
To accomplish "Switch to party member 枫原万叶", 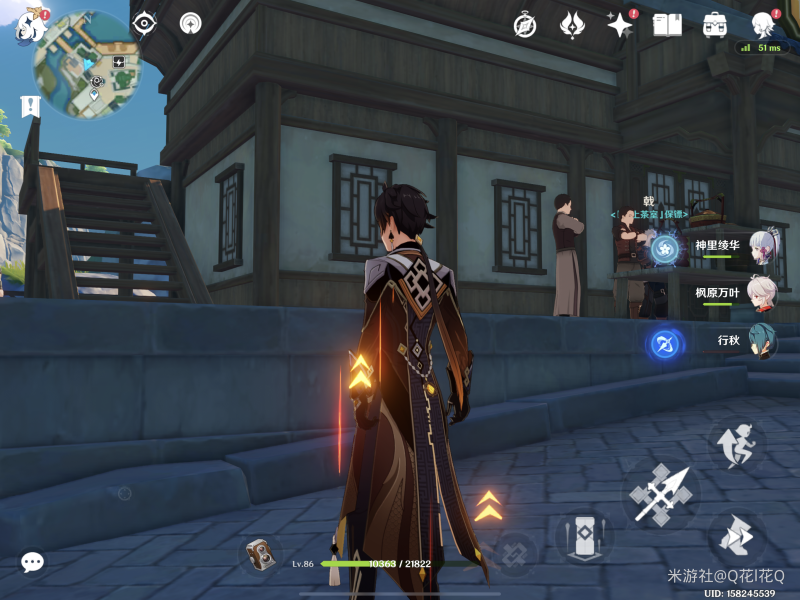I will tap(762, 294).
